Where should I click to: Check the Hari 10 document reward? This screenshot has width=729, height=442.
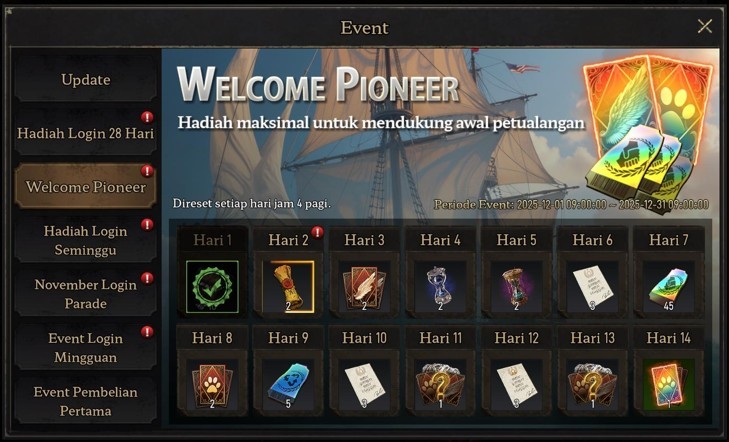pos(364,384)
